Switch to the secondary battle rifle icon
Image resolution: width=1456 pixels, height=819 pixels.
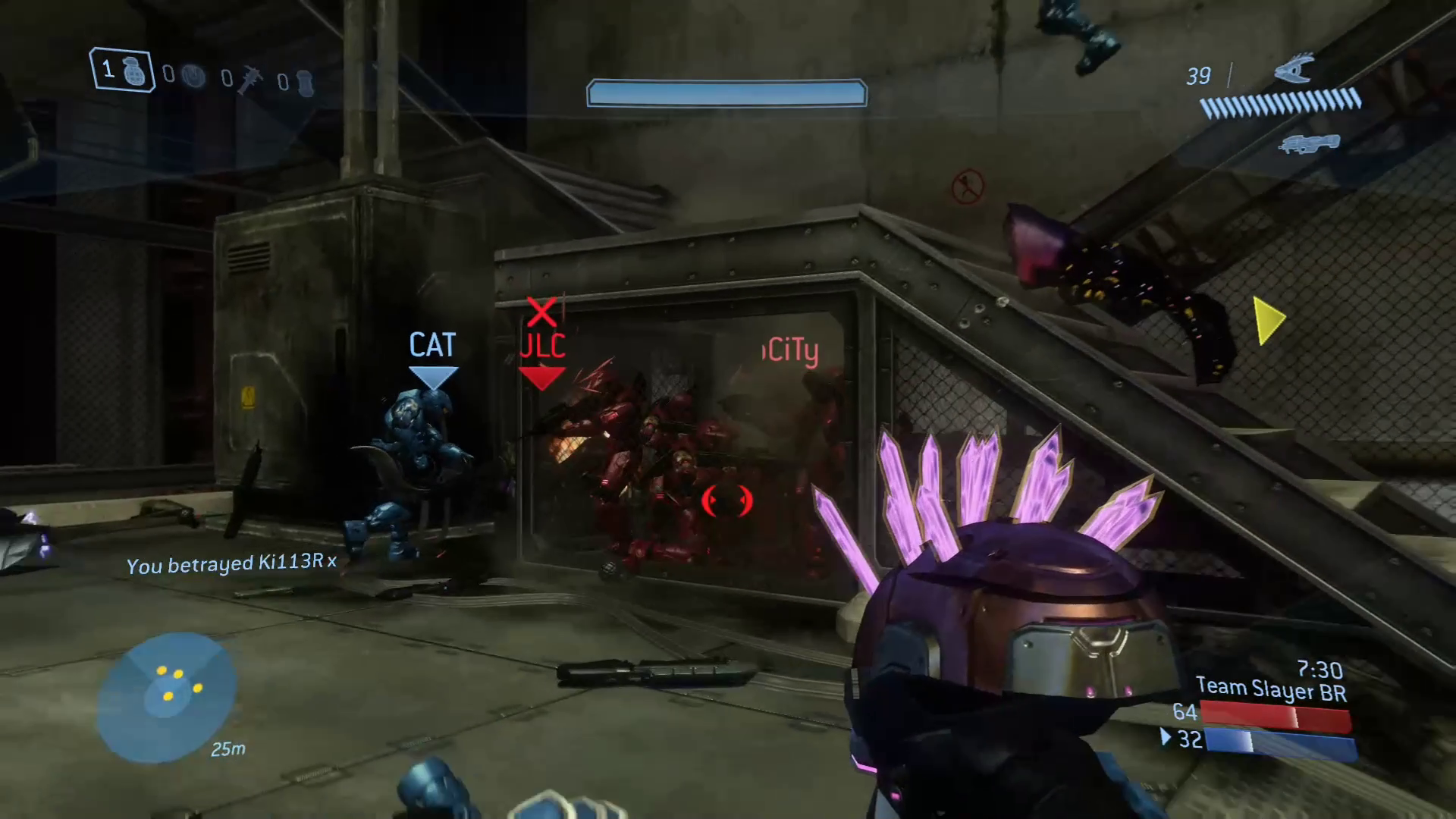1309,143
